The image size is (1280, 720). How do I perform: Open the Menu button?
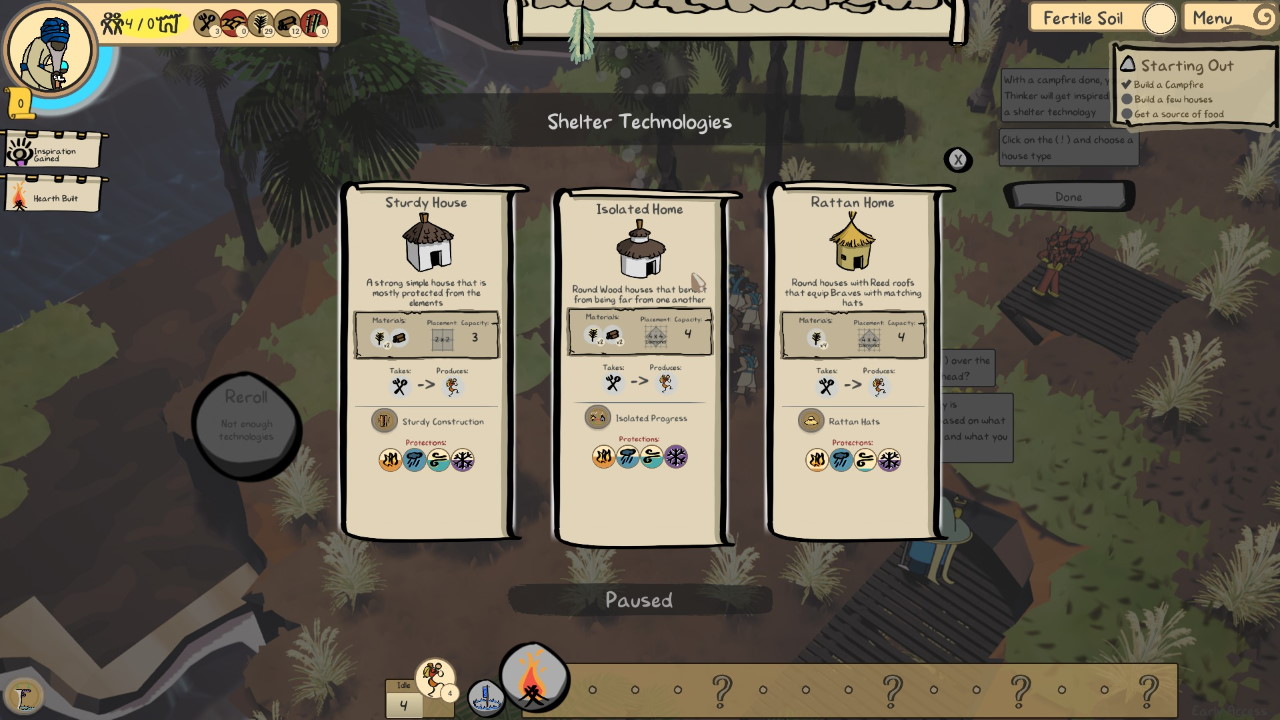[x=1226, y=18]
